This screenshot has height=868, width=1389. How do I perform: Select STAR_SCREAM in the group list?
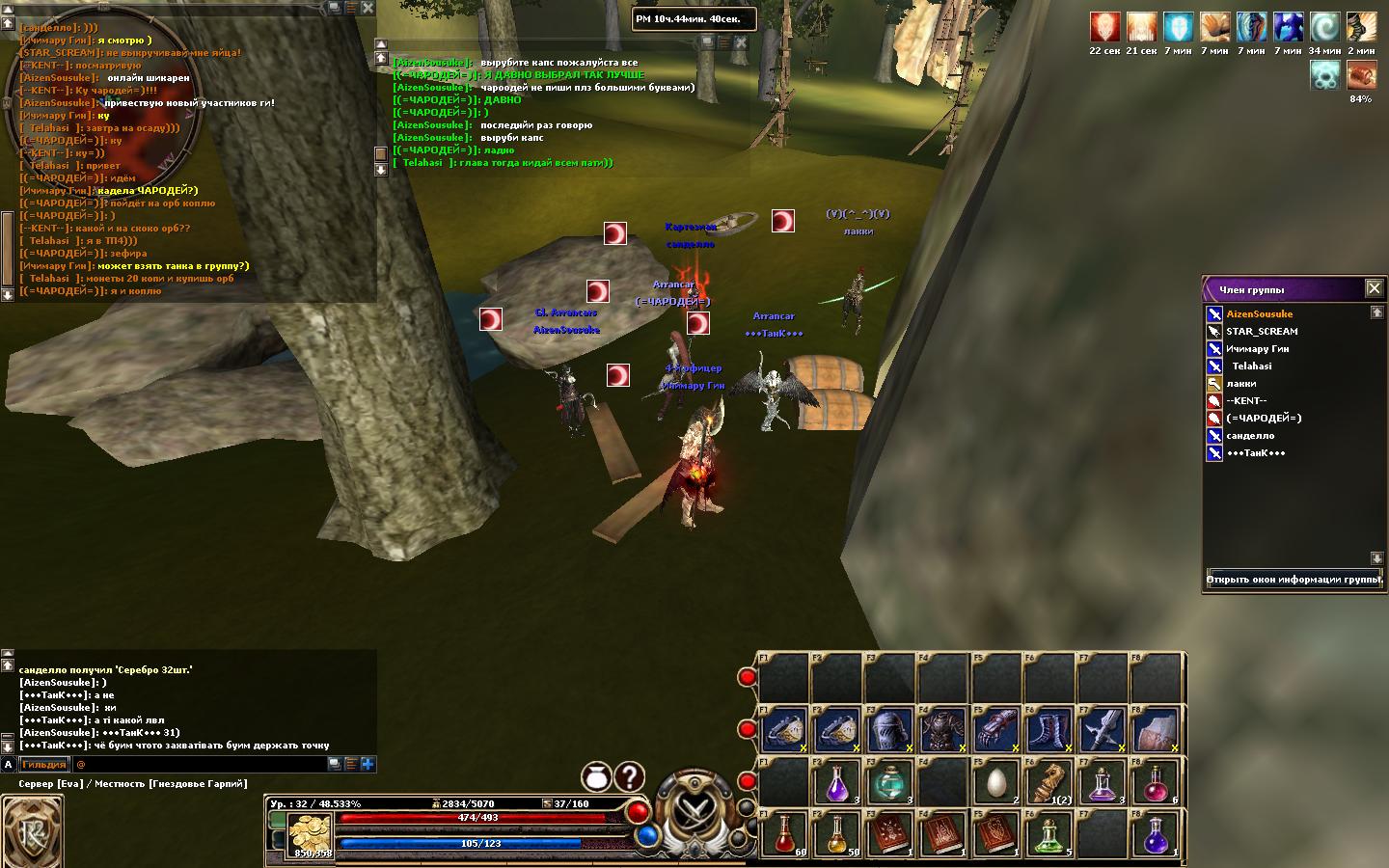1261,332
